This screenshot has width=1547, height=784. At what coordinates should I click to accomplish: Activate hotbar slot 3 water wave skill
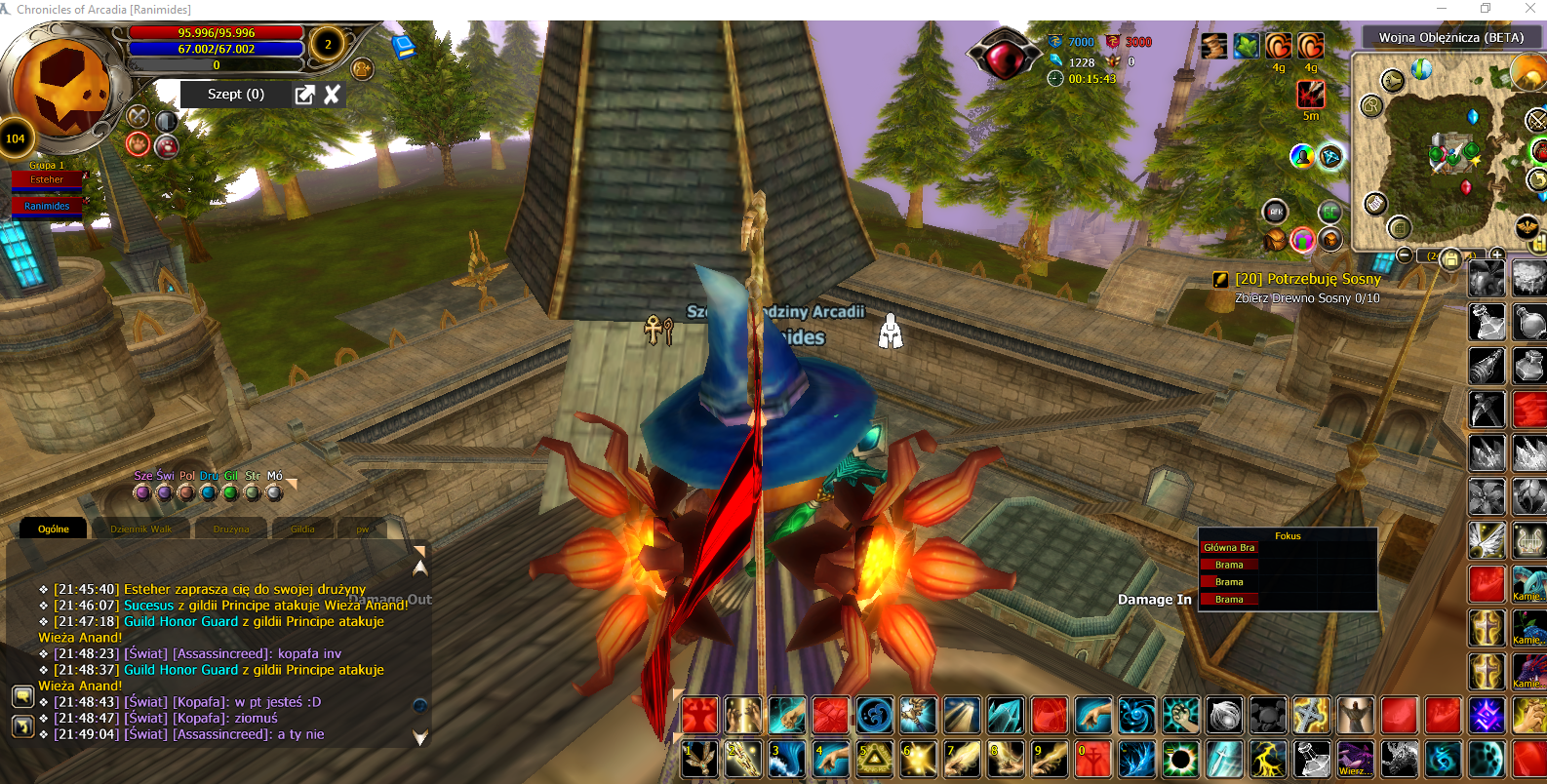pyautogui.click(x=787, y=759)
